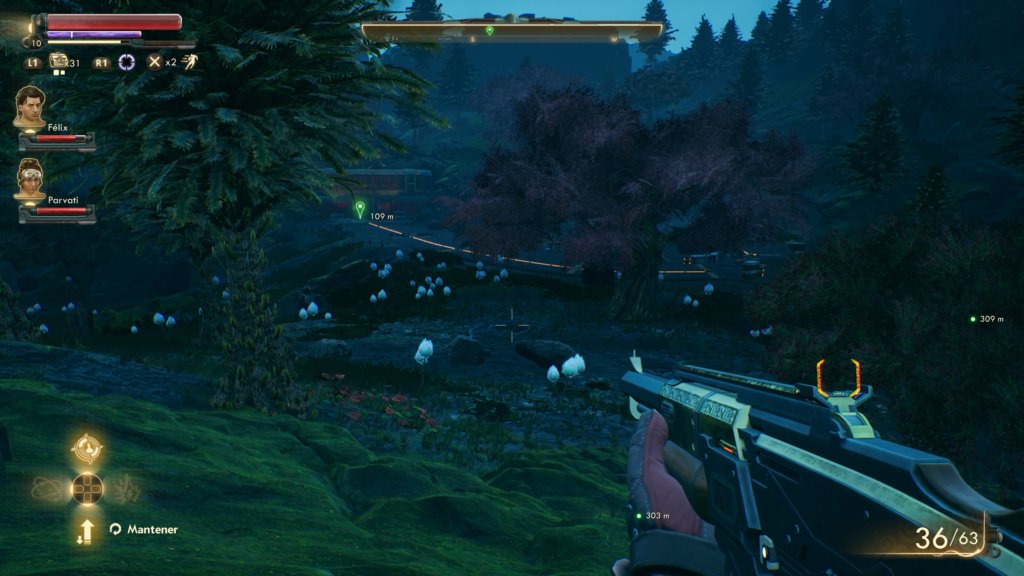
Task: Click the faded leaf icon right of the d-pad
Action: [128, 489]
